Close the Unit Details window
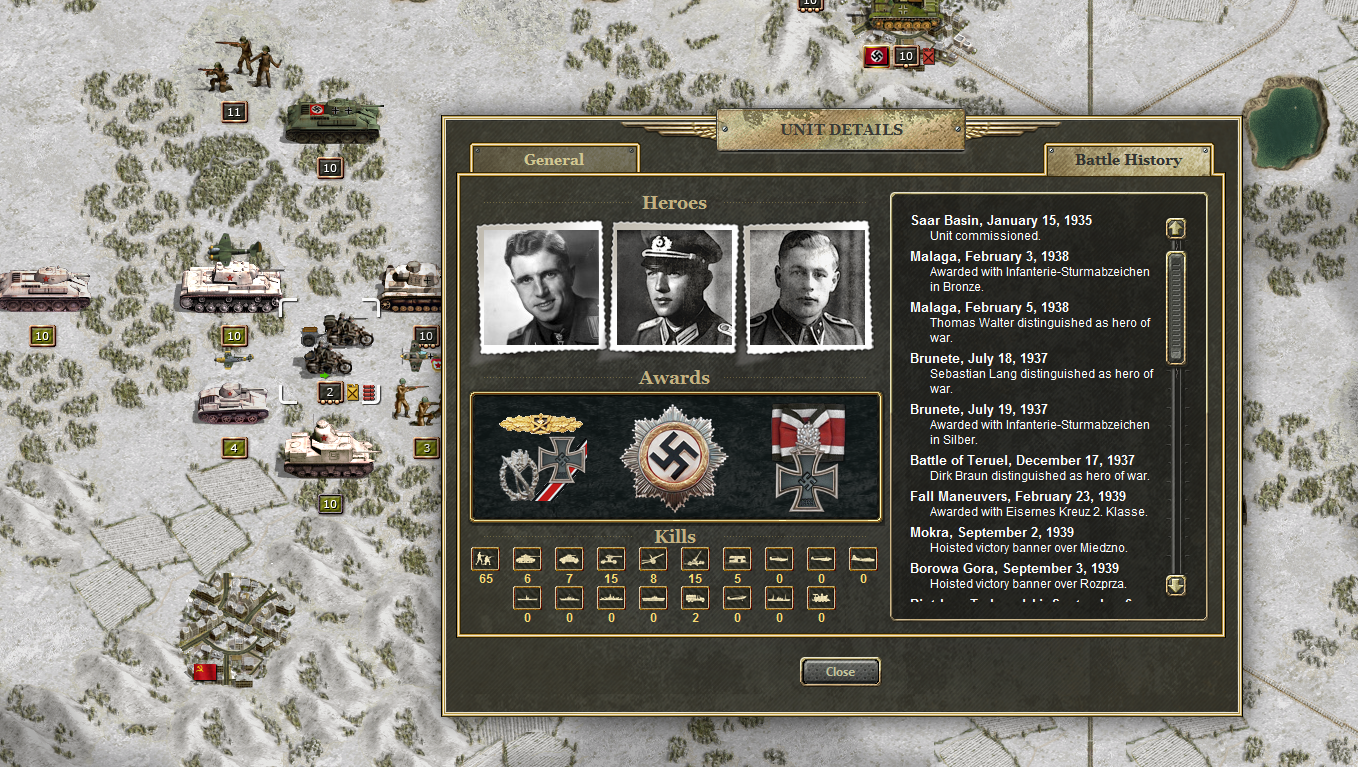Image resolution: width=1358 pixels, height=767 pixels. (x=840, y=672)
